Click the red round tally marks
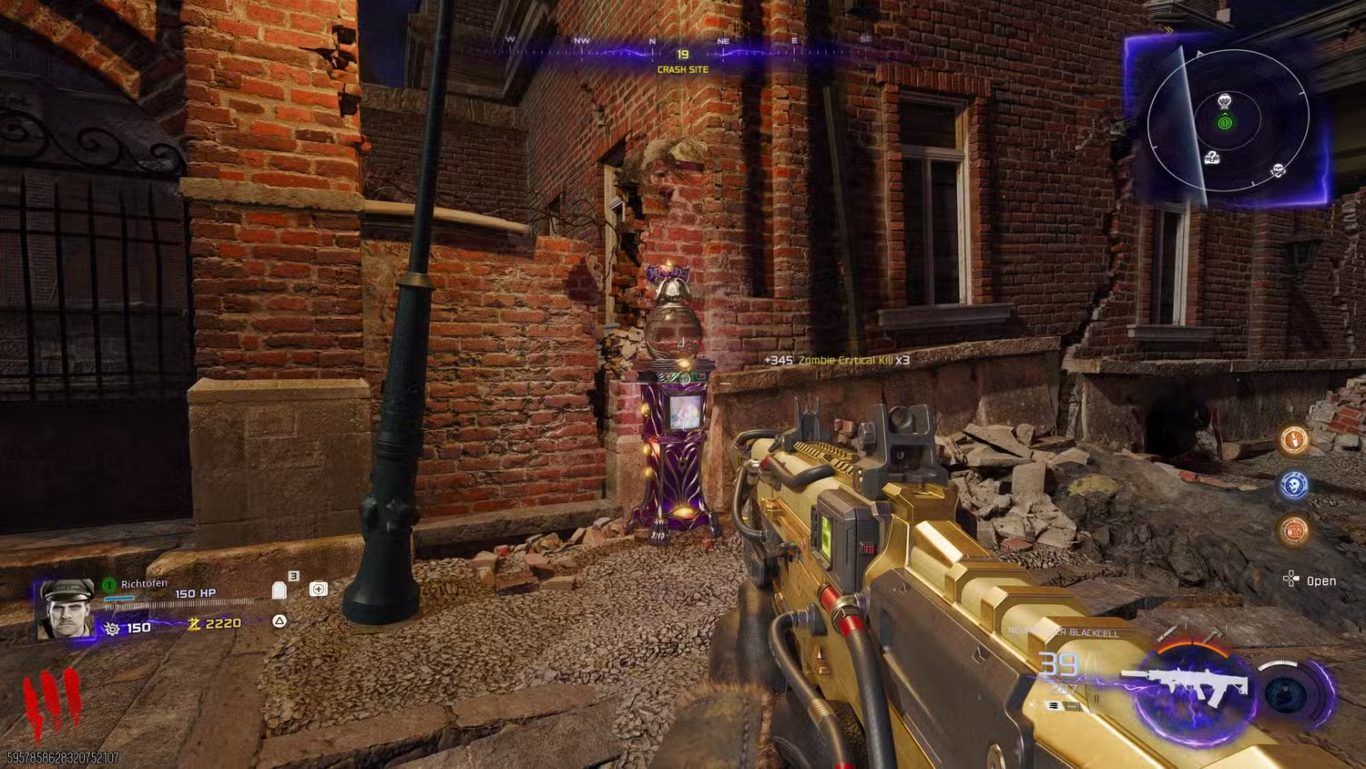 52,703
